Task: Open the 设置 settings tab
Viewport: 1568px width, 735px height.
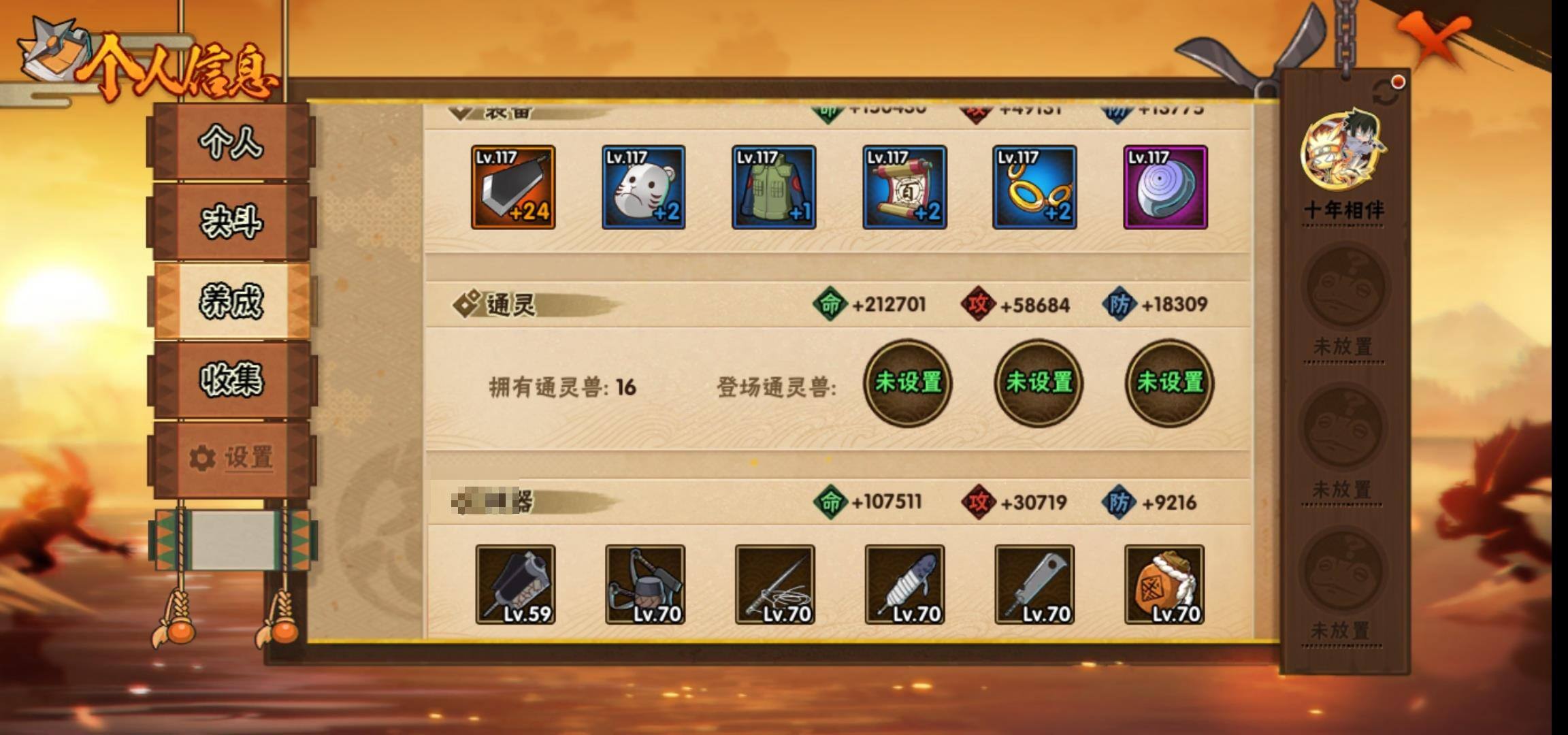Action: tap(231, 458)
